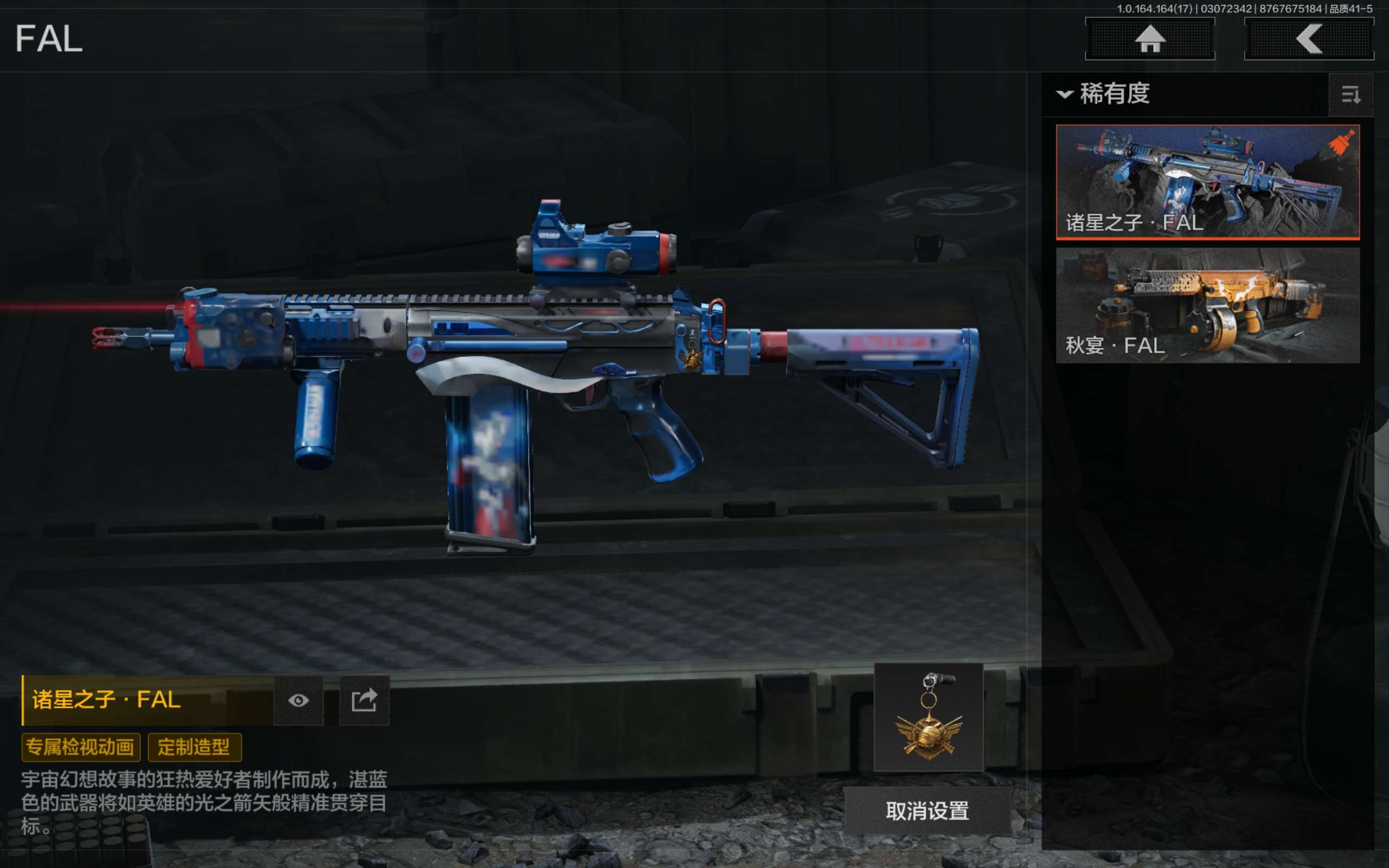Go back with the arrow button
This screenshot has height=868, width=1389.
click(1309, 39)
